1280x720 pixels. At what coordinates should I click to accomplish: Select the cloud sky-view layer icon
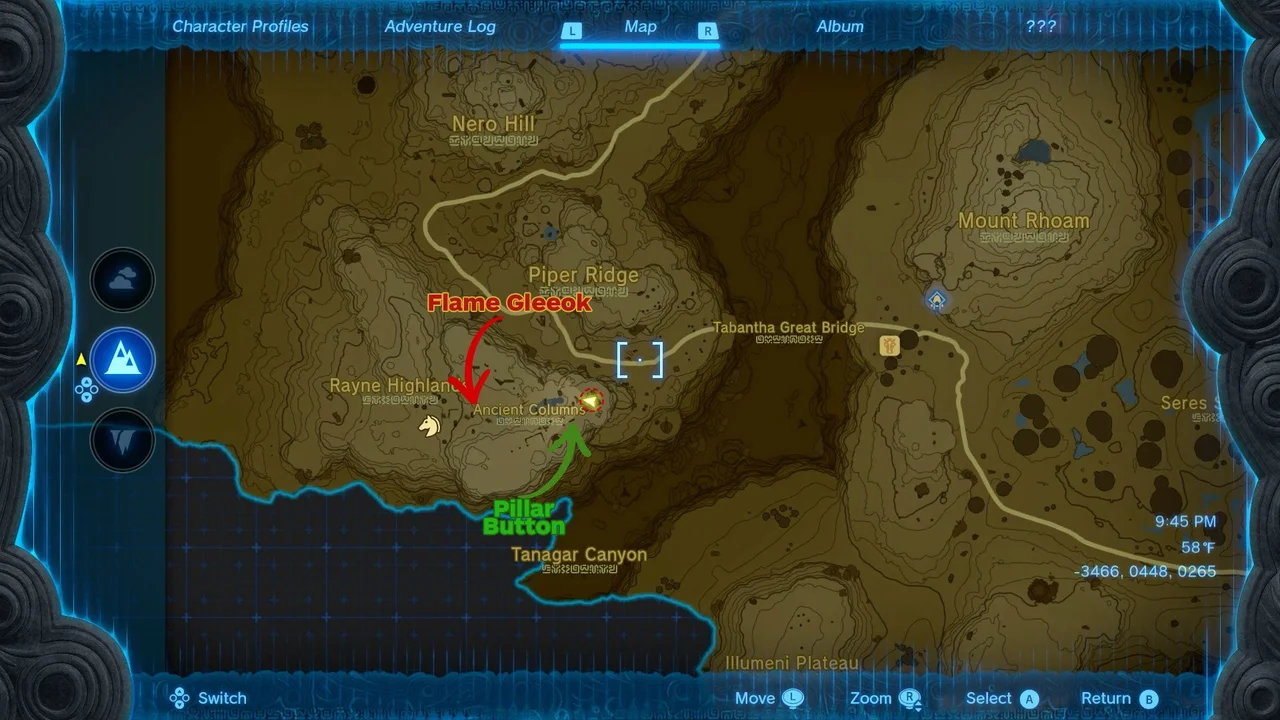point(122,280)
